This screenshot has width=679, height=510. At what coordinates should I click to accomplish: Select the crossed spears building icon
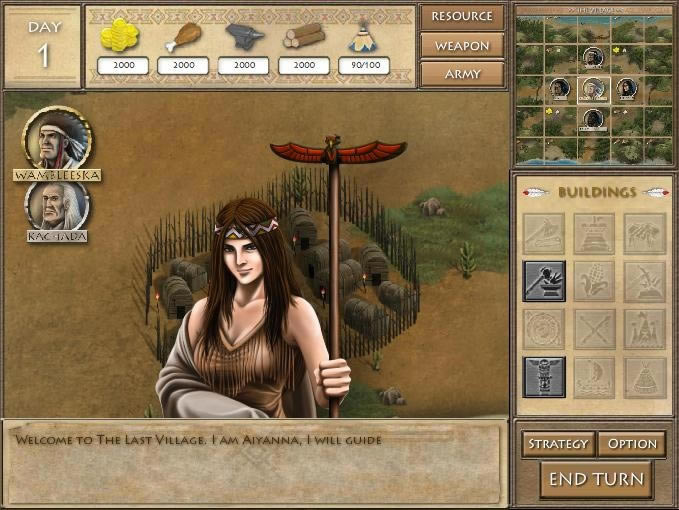tap(594, 329)
